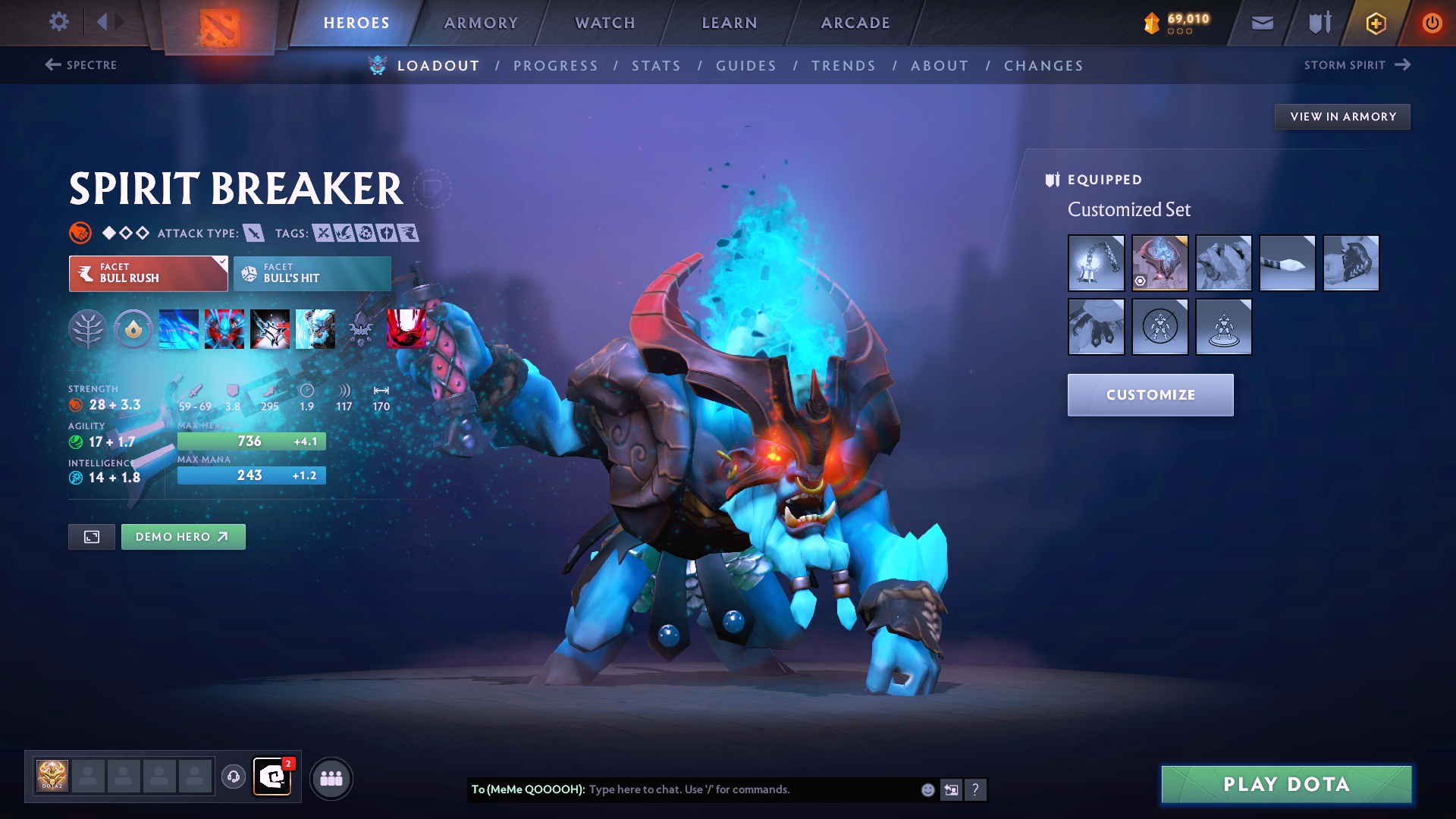Image resolution: width=1456 pixels, height=819 pixels.
Task: Switch to the STATS tab
Action: (656, 66)
